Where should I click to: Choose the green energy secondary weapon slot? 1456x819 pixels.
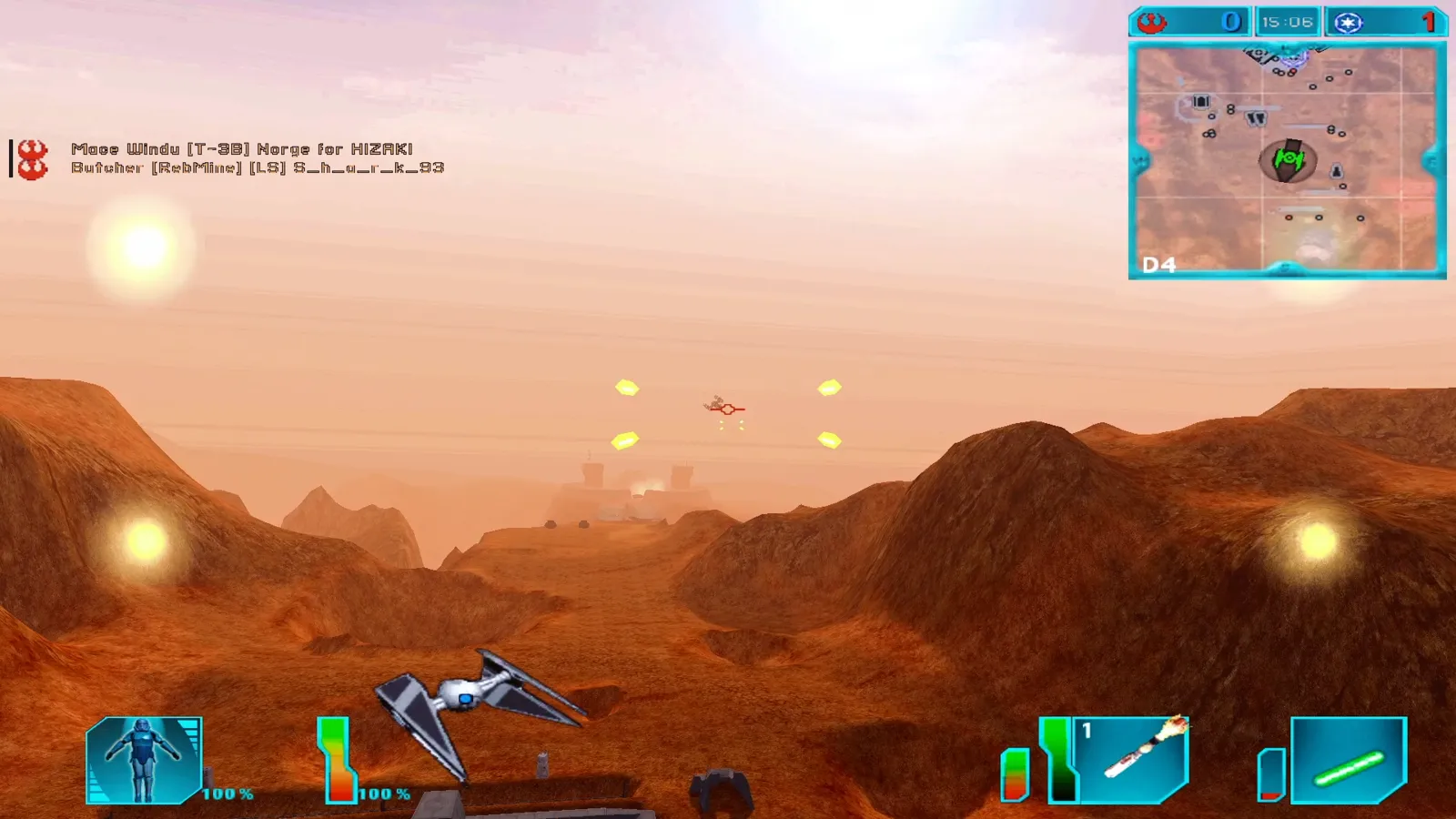click(x=1349, y=761)
